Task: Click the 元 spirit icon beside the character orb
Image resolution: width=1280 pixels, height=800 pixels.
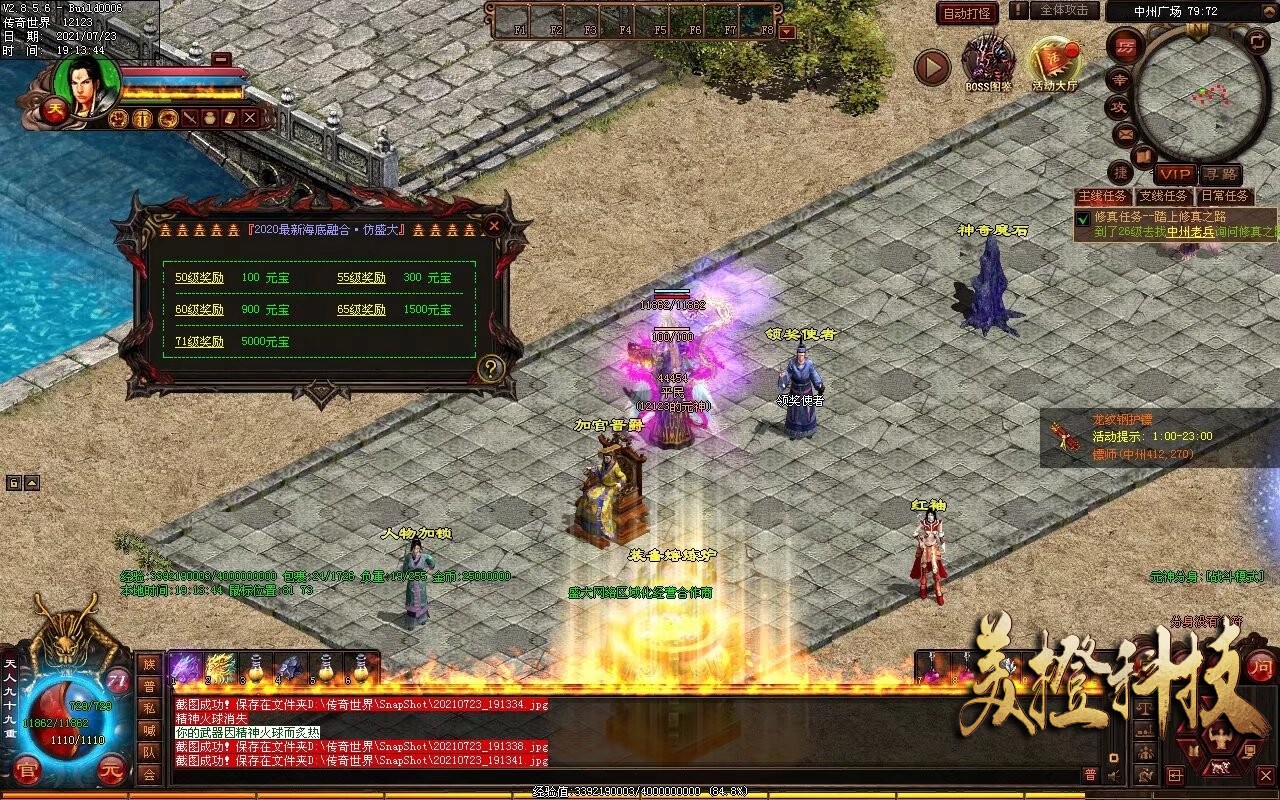Action: pos(112,770)
